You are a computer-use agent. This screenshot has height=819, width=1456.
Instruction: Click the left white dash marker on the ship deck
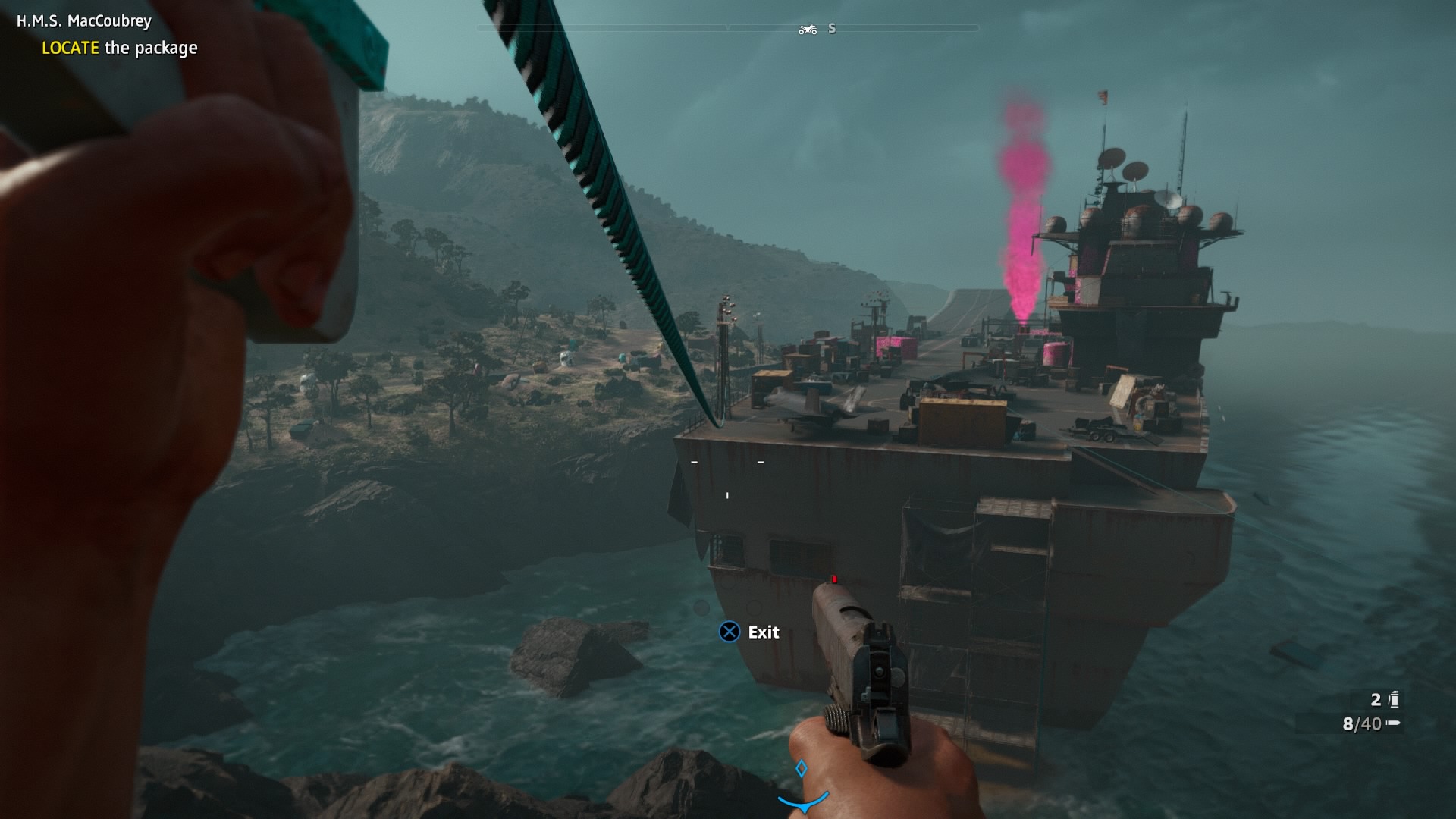coord(694,462)
